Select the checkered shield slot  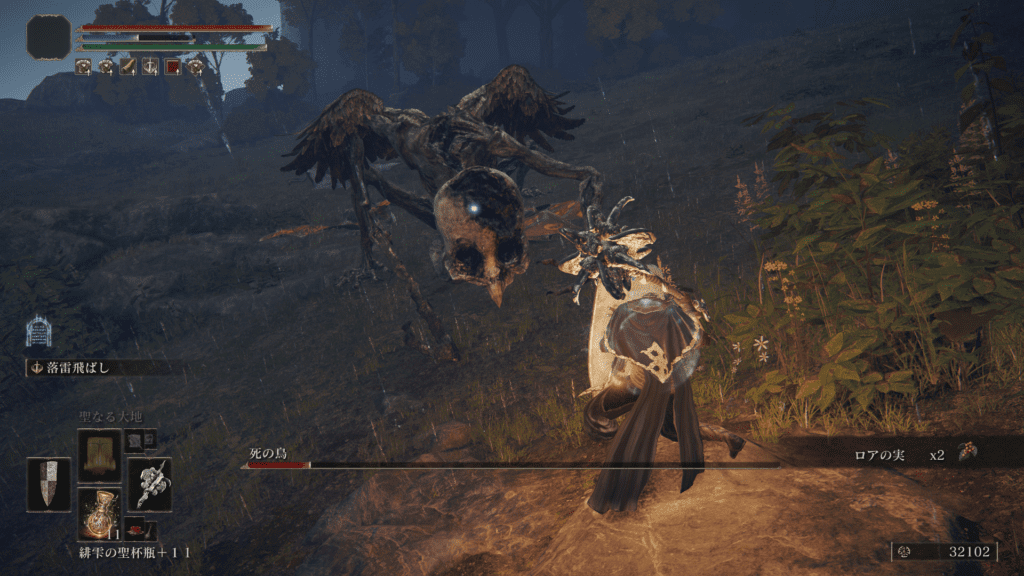click(x=48, y=484)
